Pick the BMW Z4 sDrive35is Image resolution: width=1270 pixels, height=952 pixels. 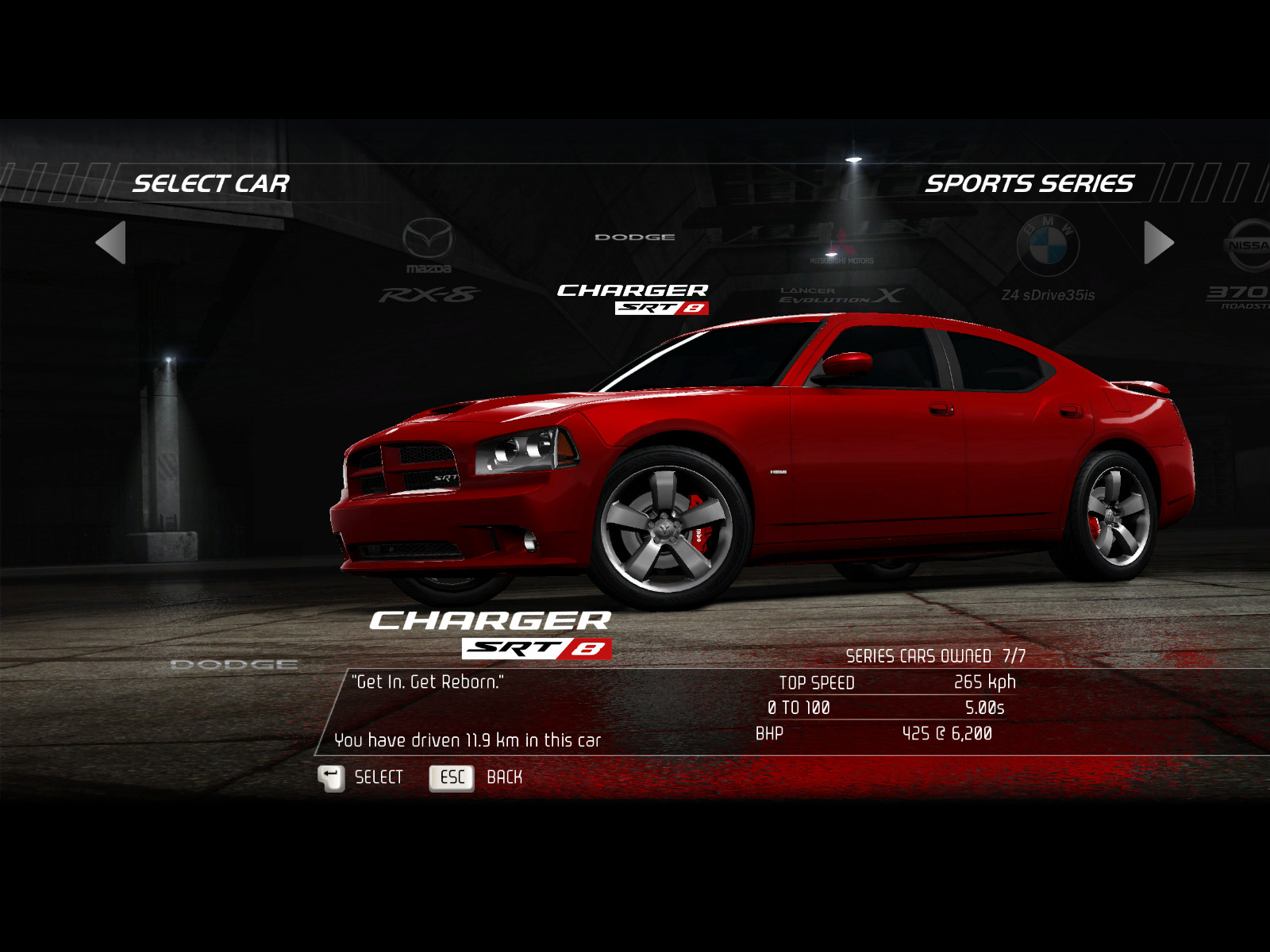tap(1048, 262)
